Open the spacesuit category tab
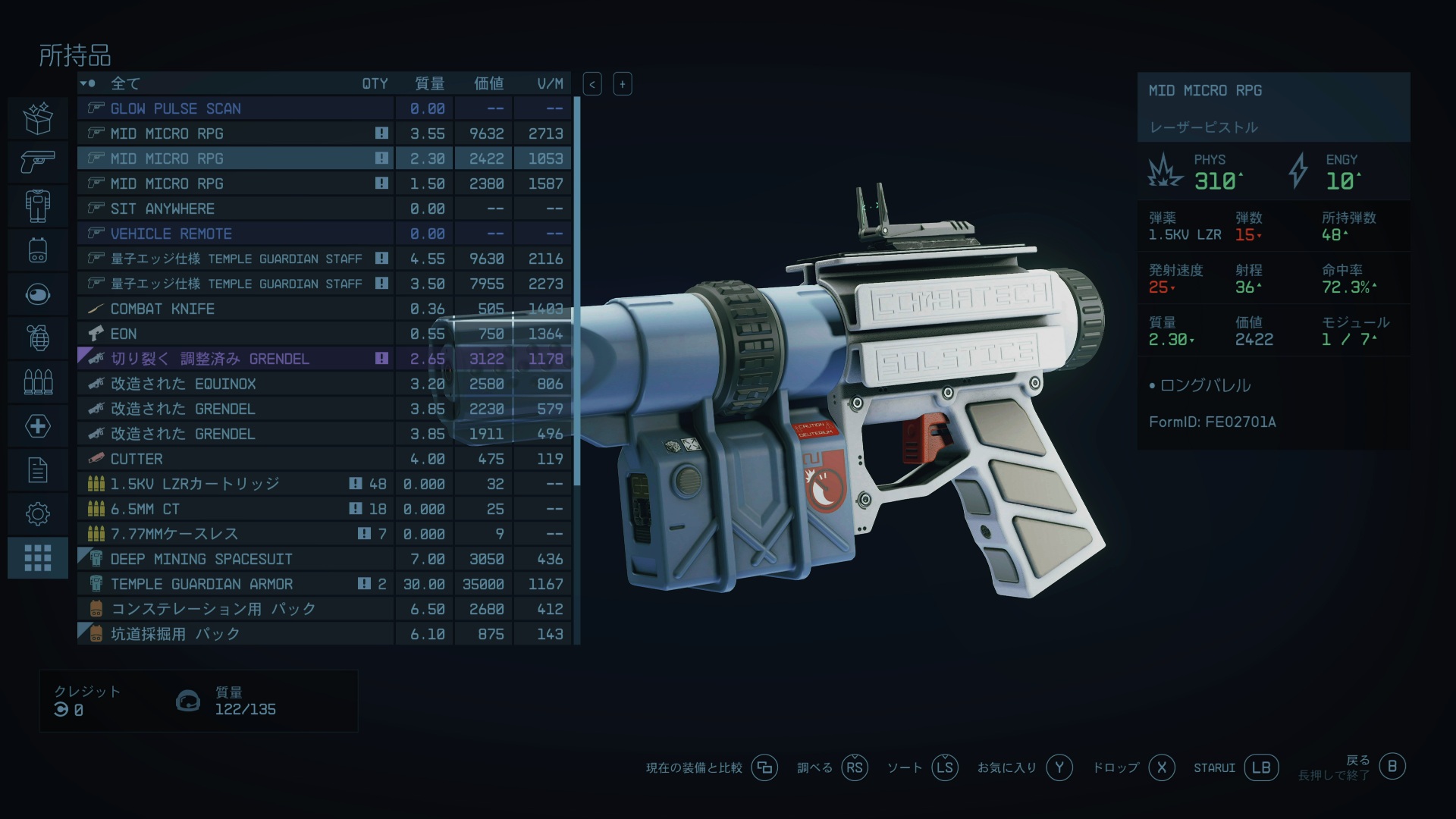This screenshot has width=1456, height=819. click(38, 206)
